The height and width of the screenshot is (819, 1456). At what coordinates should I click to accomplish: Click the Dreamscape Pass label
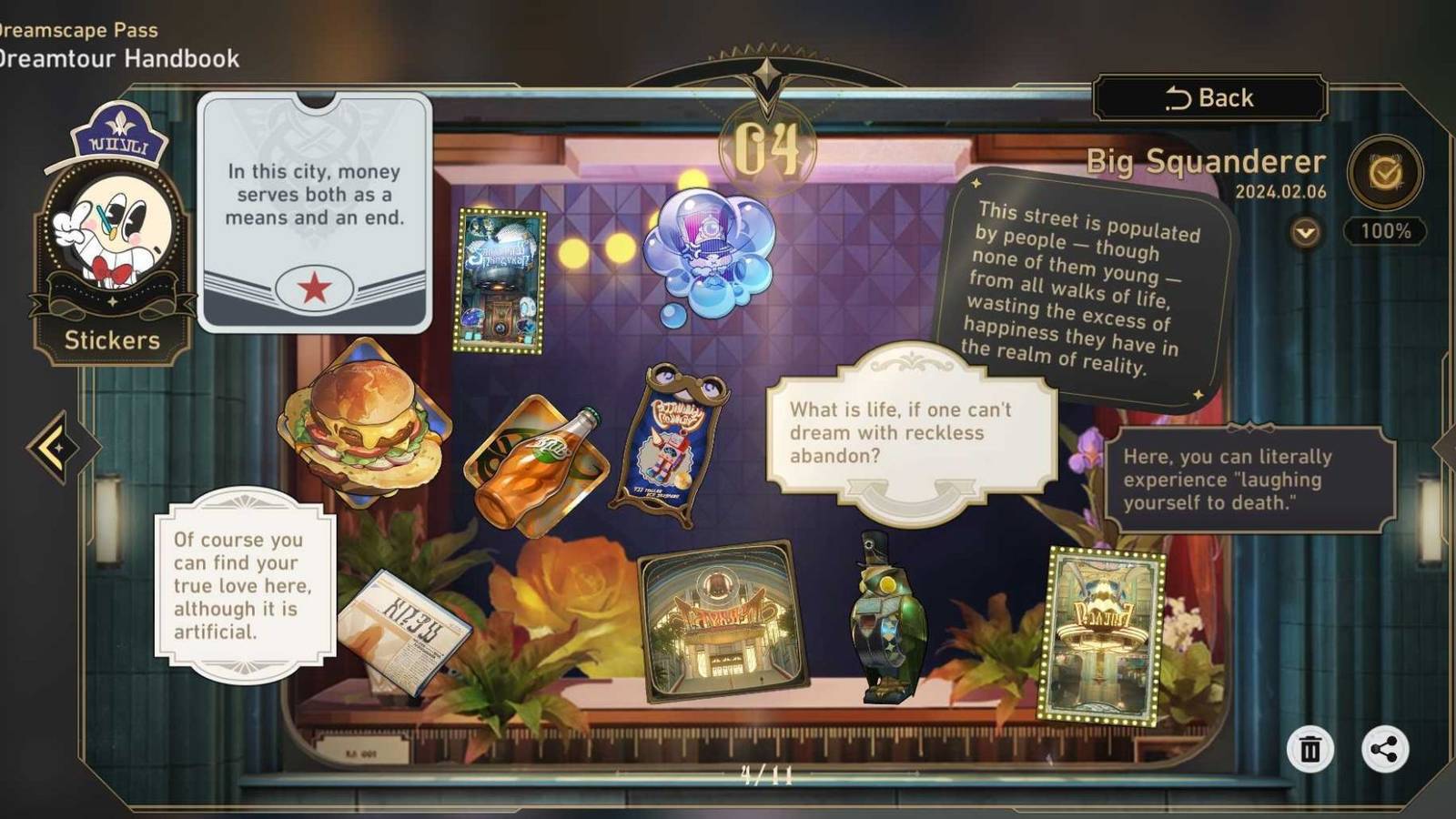(77, 29)
